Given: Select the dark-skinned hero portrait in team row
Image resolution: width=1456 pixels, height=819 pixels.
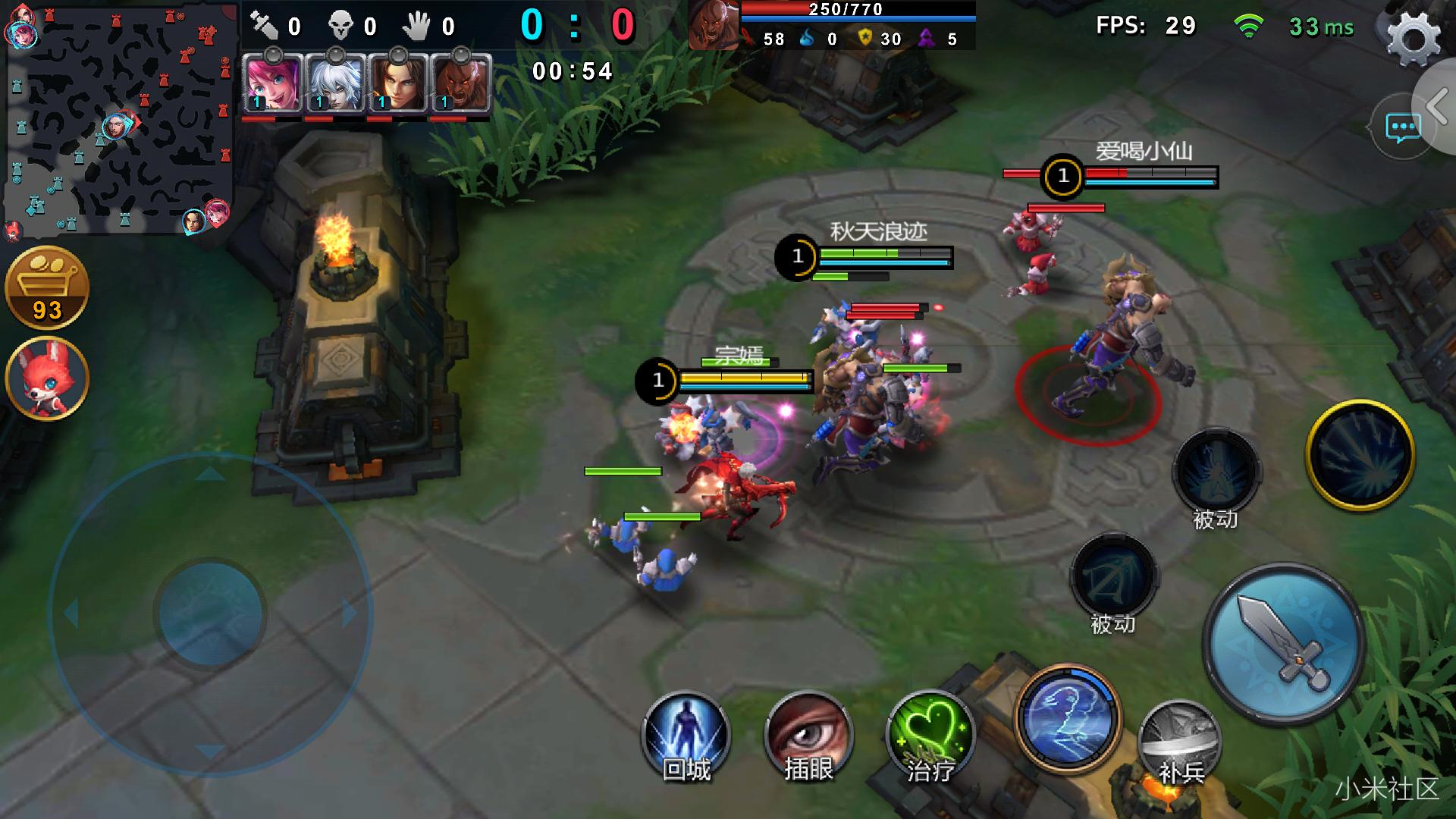Looking at the screenshot, I should pos(460,83).
